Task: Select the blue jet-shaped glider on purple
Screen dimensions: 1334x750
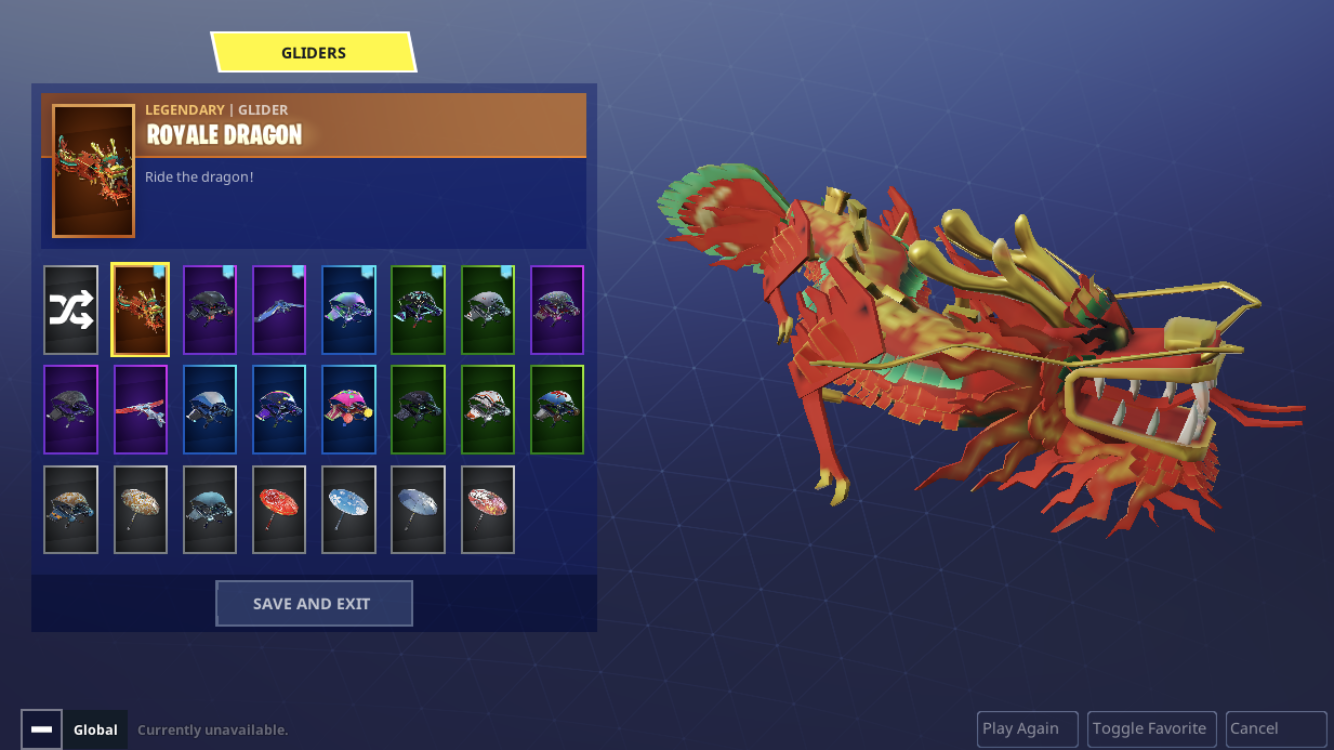Action: [x=279, y=310]
